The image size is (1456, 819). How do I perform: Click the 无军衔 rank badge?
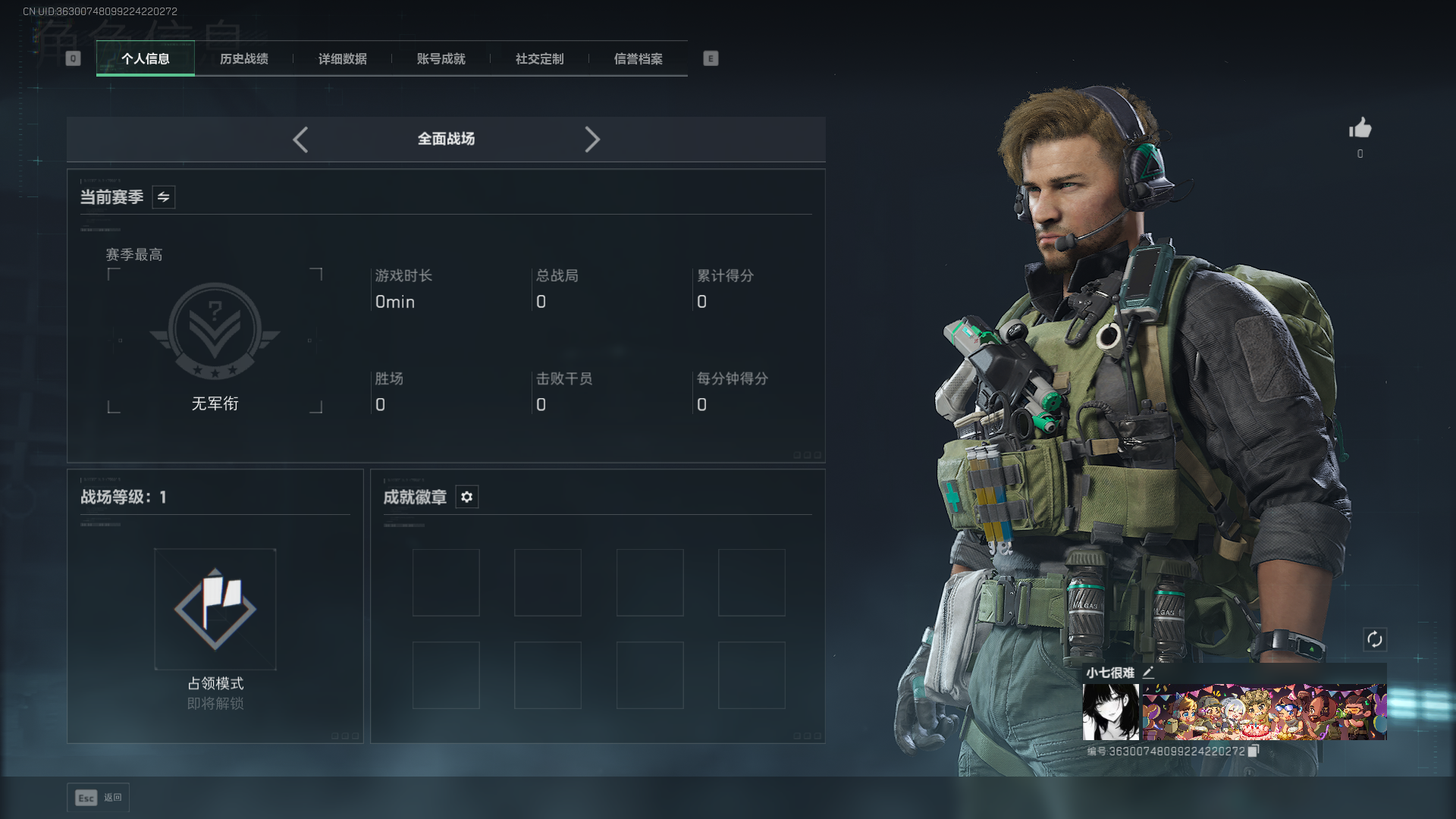(215, 331)
